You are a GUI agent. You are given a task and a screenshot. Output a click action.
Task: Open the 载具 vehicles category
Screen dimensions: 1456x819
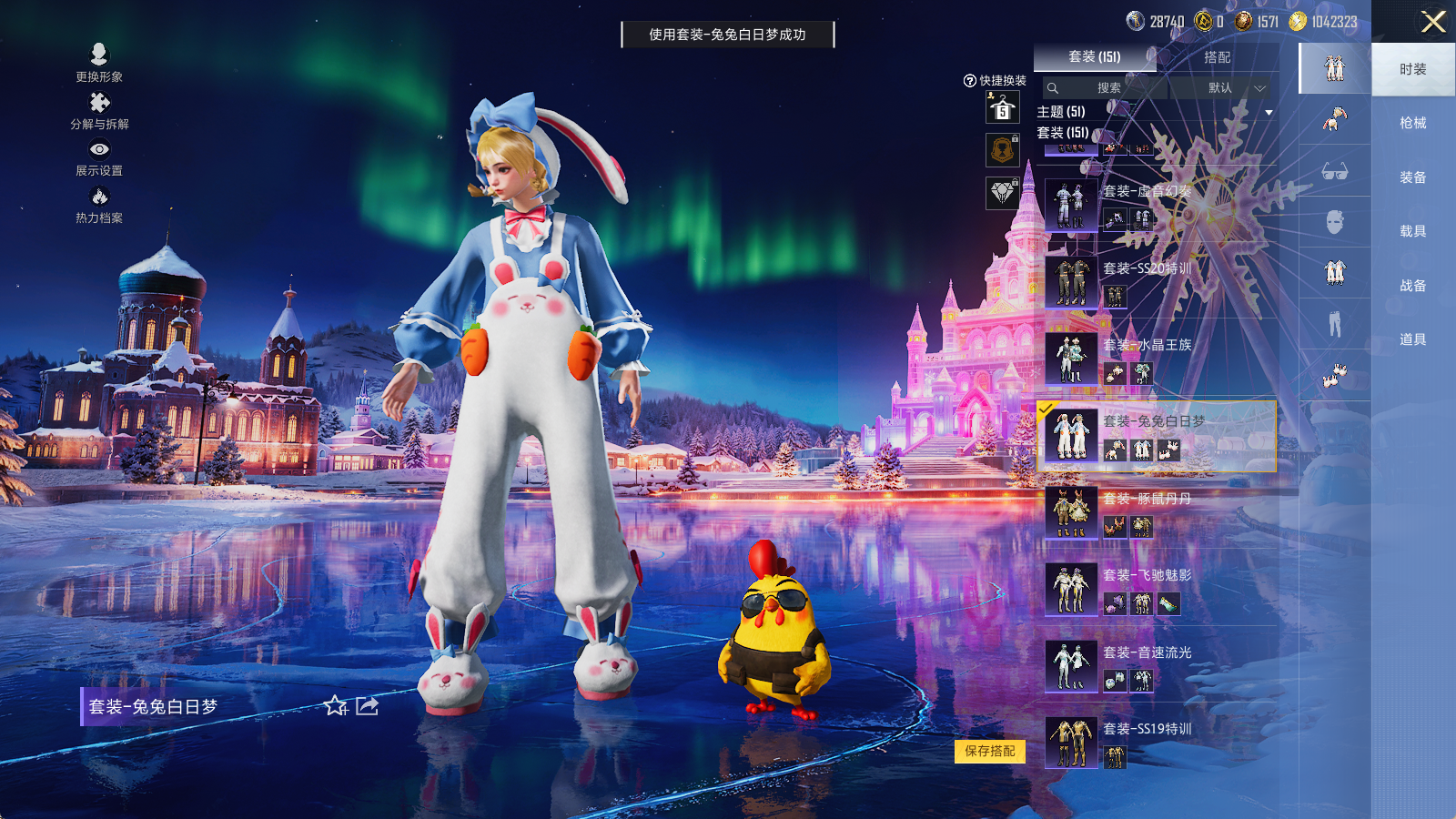point(1412,231)
